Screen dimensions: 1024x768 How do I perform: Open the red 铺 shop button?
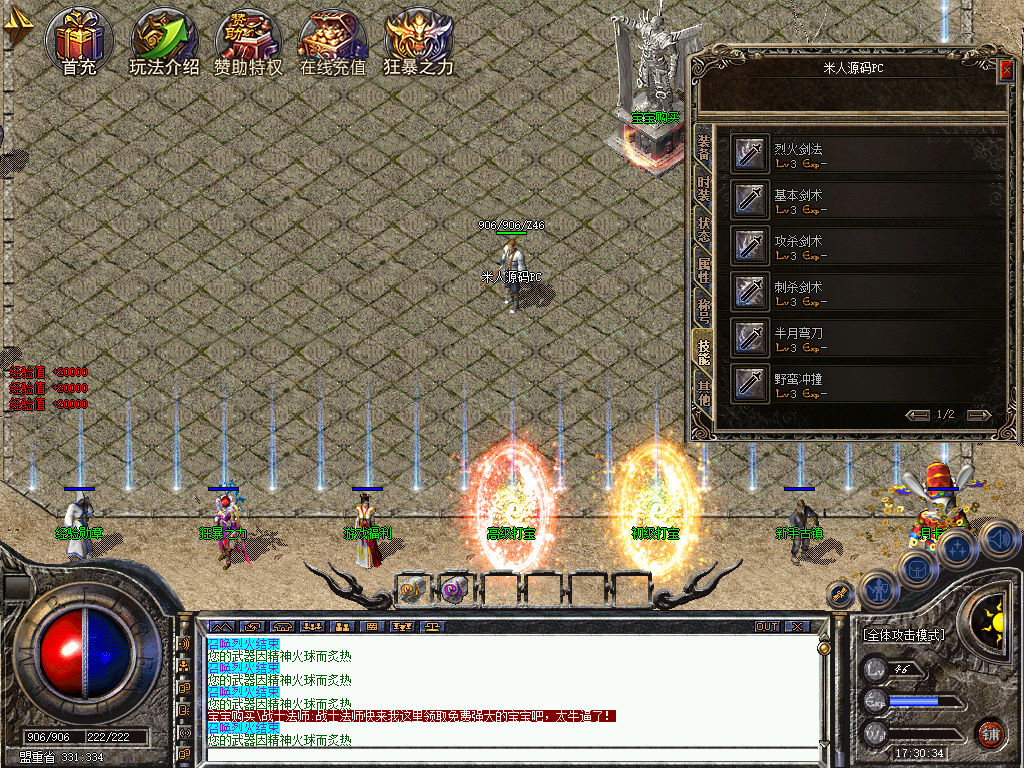pos(990,733)
